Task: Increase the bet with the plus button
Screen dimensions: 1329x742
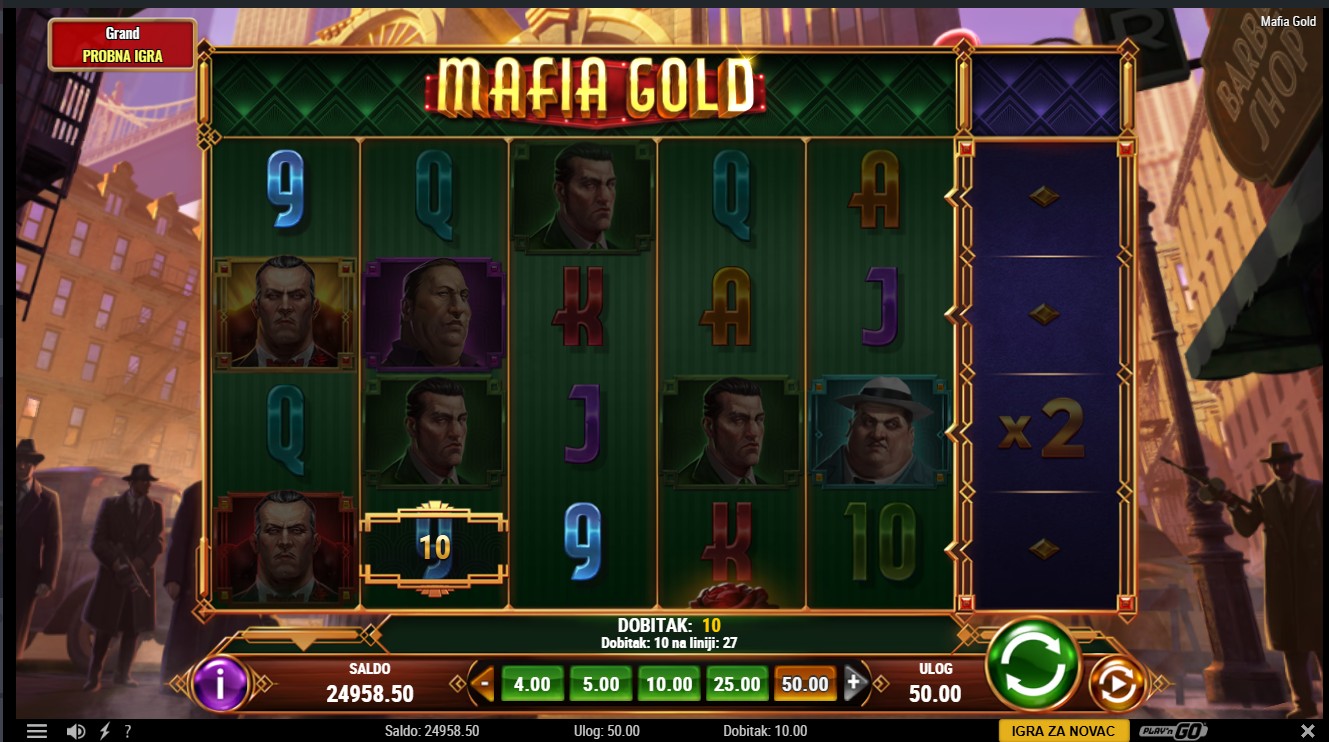Action: click(854, 684)
